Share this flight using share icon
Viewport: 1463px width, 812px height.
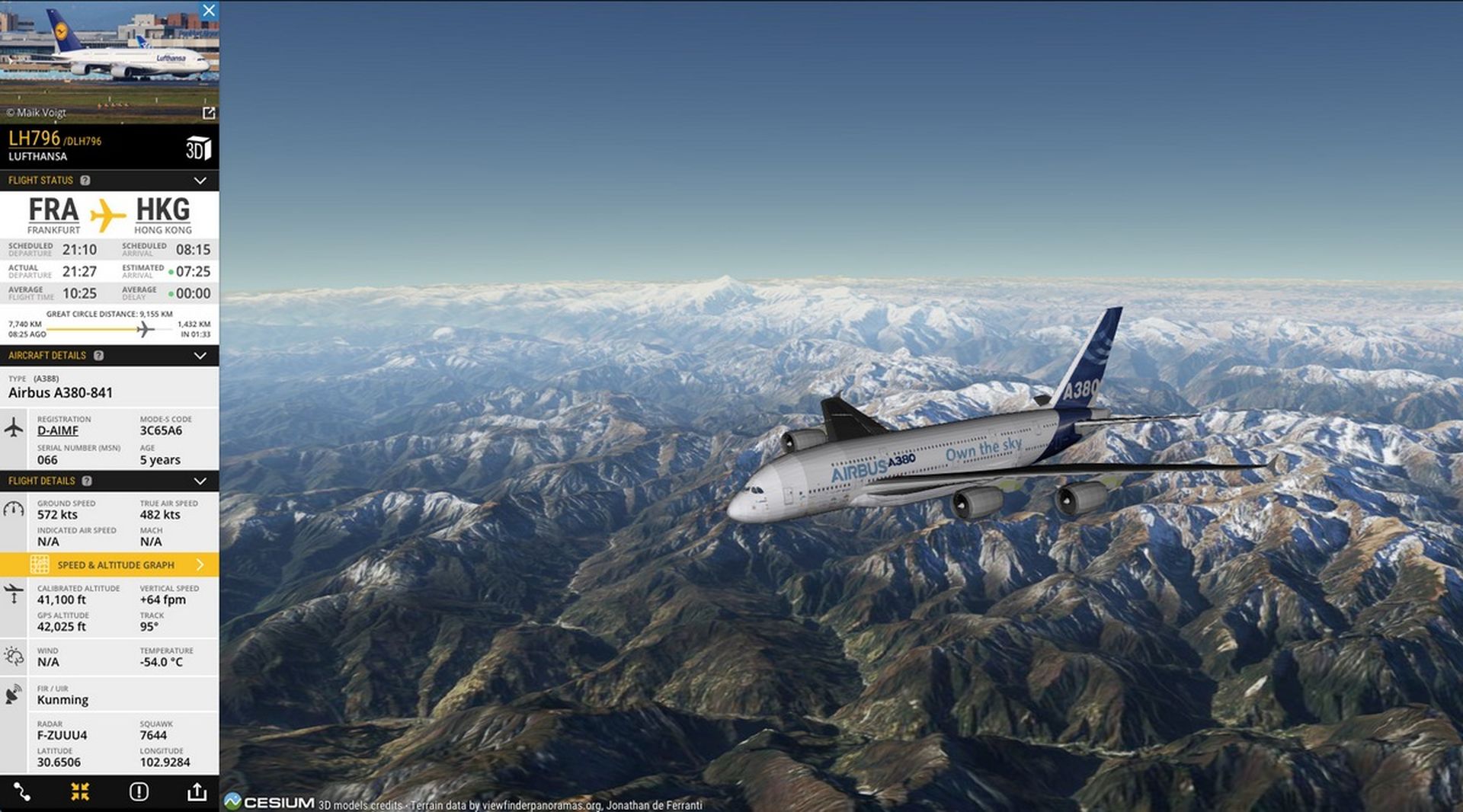click(197, 792)
